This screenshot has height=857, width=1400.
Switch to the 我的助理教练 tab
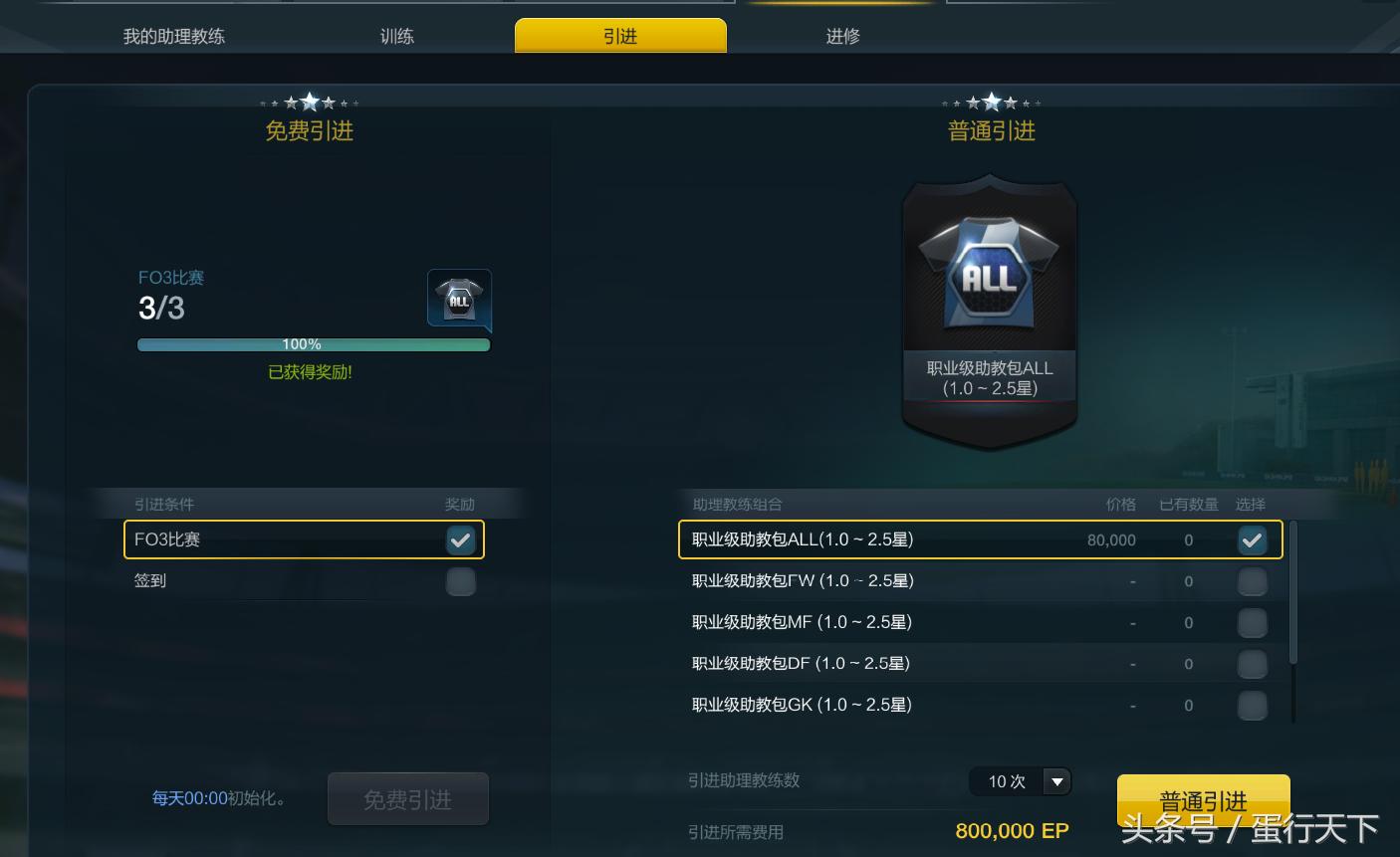172,35
